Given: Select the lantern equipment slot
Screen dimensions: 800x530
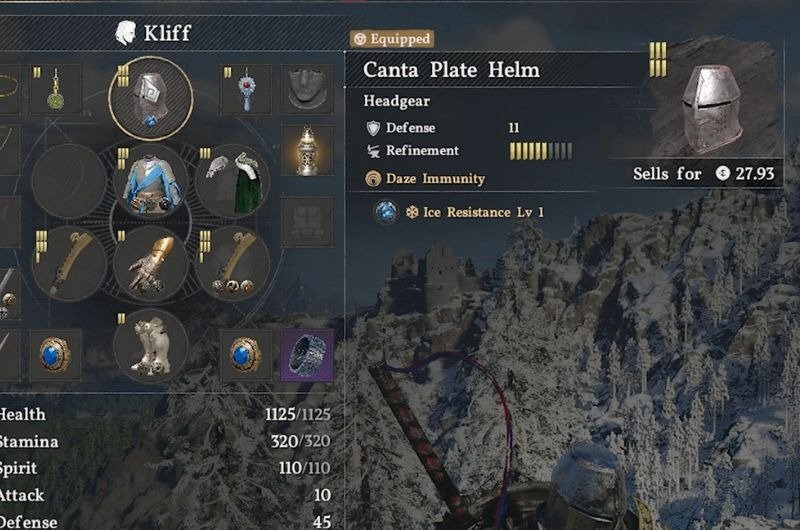Looking at the screenshot, I should (x=307, y=151).
